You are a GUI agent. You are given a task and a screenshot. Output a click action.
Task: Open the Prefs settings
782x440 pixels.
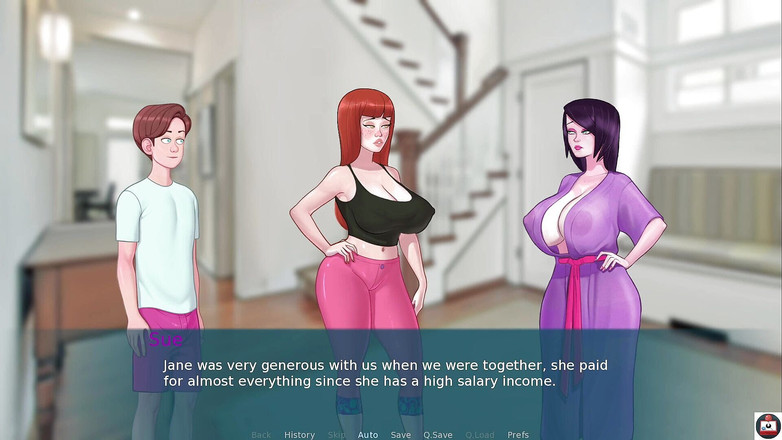(518, 435)
